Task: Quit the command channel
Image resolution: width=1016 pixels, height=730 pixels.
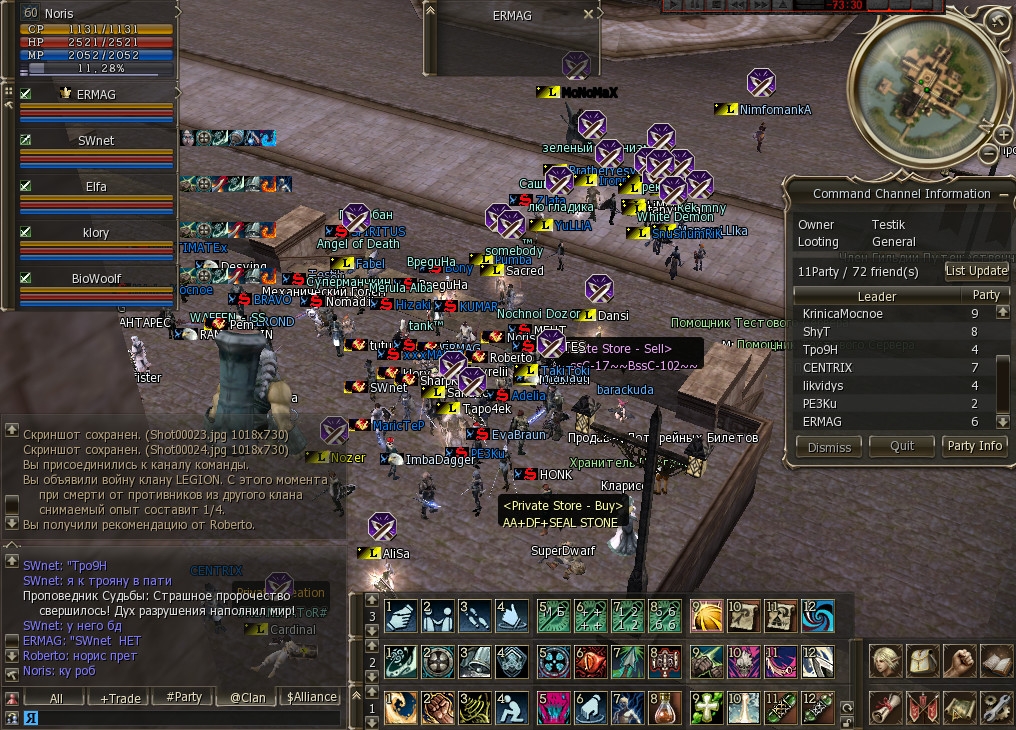Action: (902, 447)
